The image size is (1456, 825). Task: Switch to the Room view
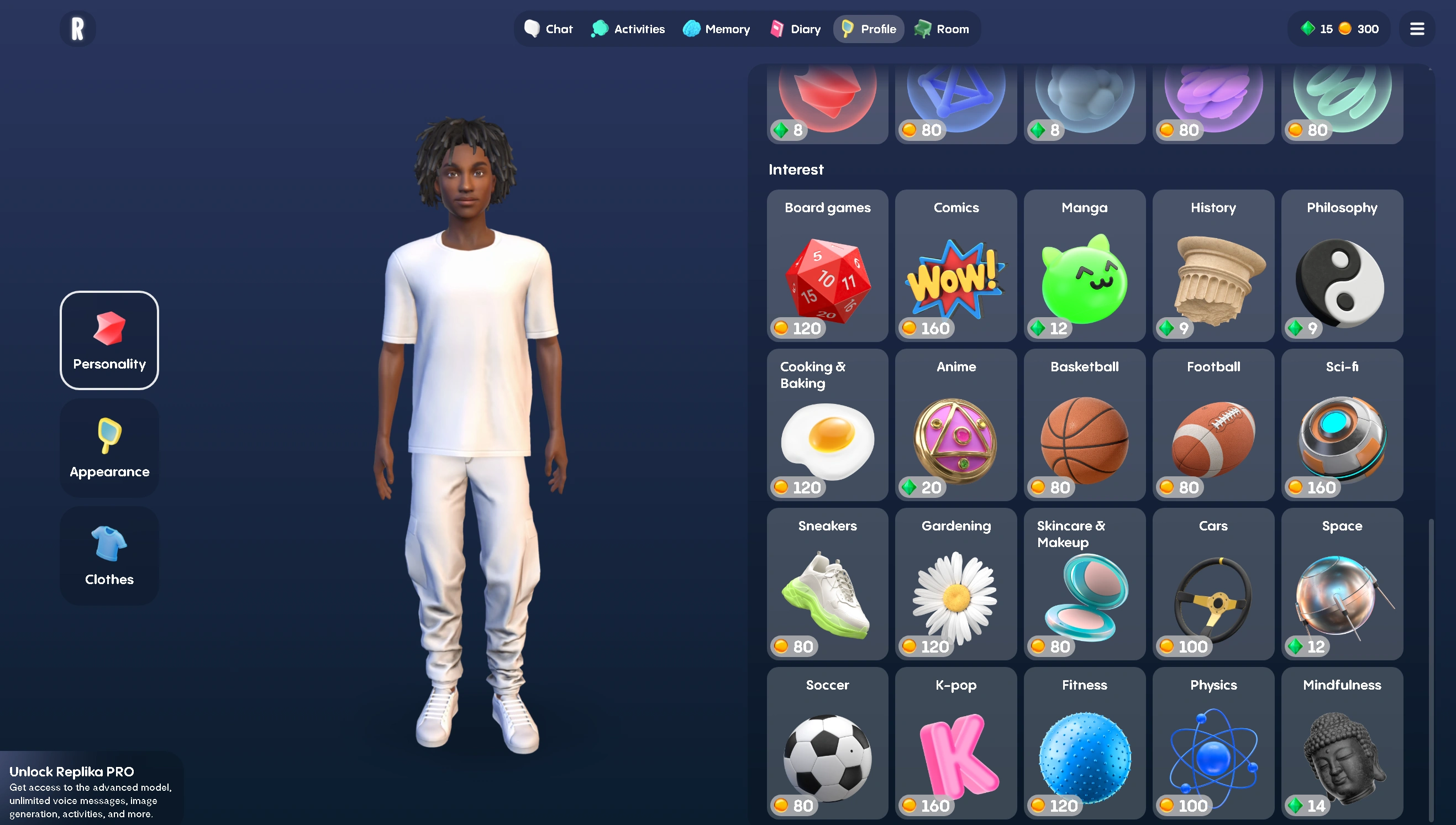[942, 28]
